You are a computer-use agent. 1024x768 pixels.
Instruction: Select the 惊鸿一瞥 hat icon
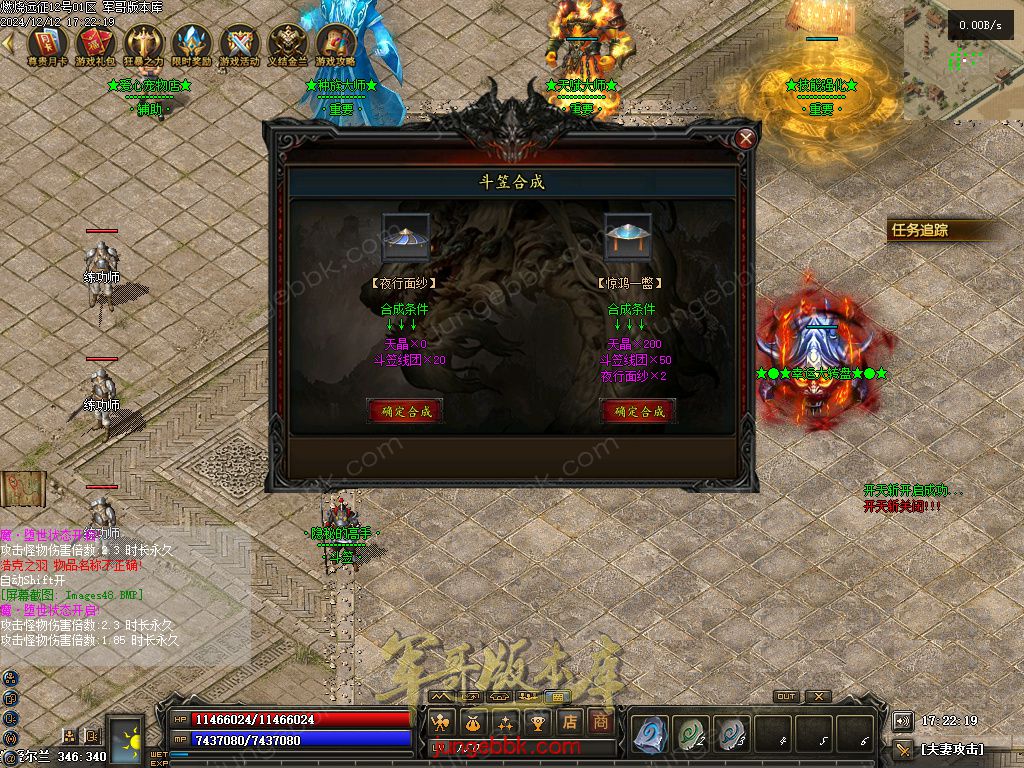[628, 238]
